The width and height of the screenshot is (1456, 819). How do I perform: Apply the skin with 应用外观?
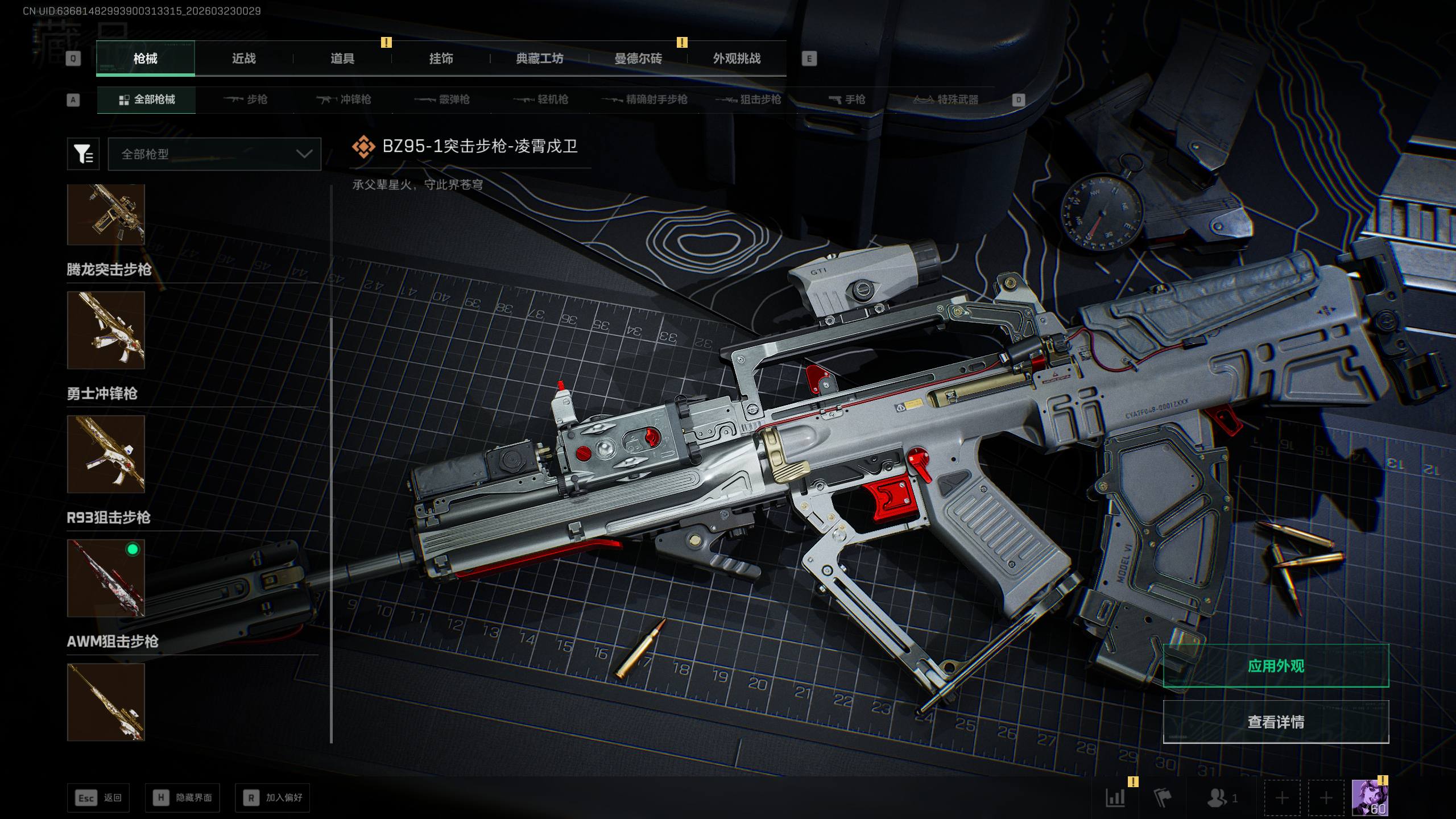[x=1276, y=666]
